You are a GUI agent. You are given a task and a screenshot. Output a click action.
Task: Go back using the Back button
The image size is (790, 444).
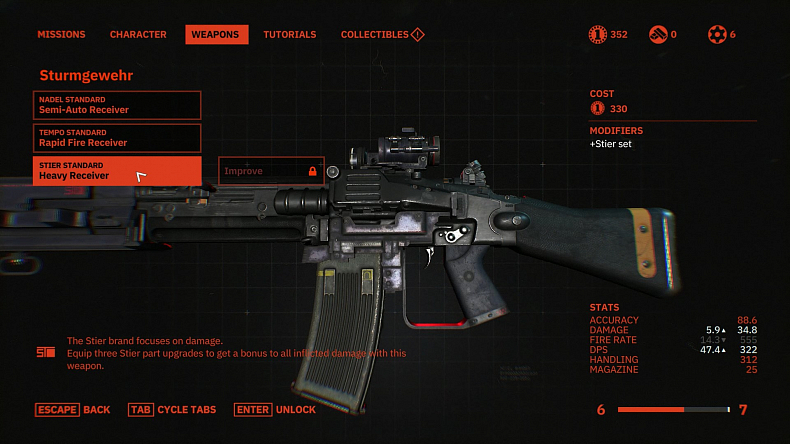[x=73, y=410]
